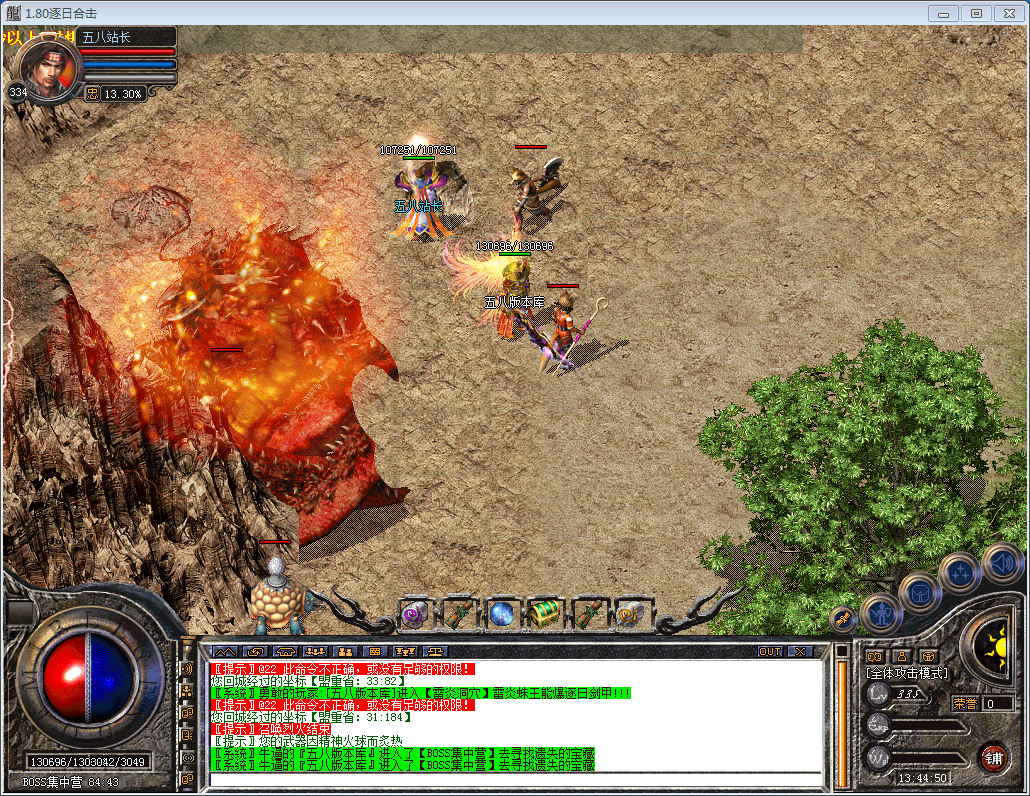Use the purple swirl stone hotbar item
The width and height of the screenshot is (1030, 796).
tap(414, 614)
